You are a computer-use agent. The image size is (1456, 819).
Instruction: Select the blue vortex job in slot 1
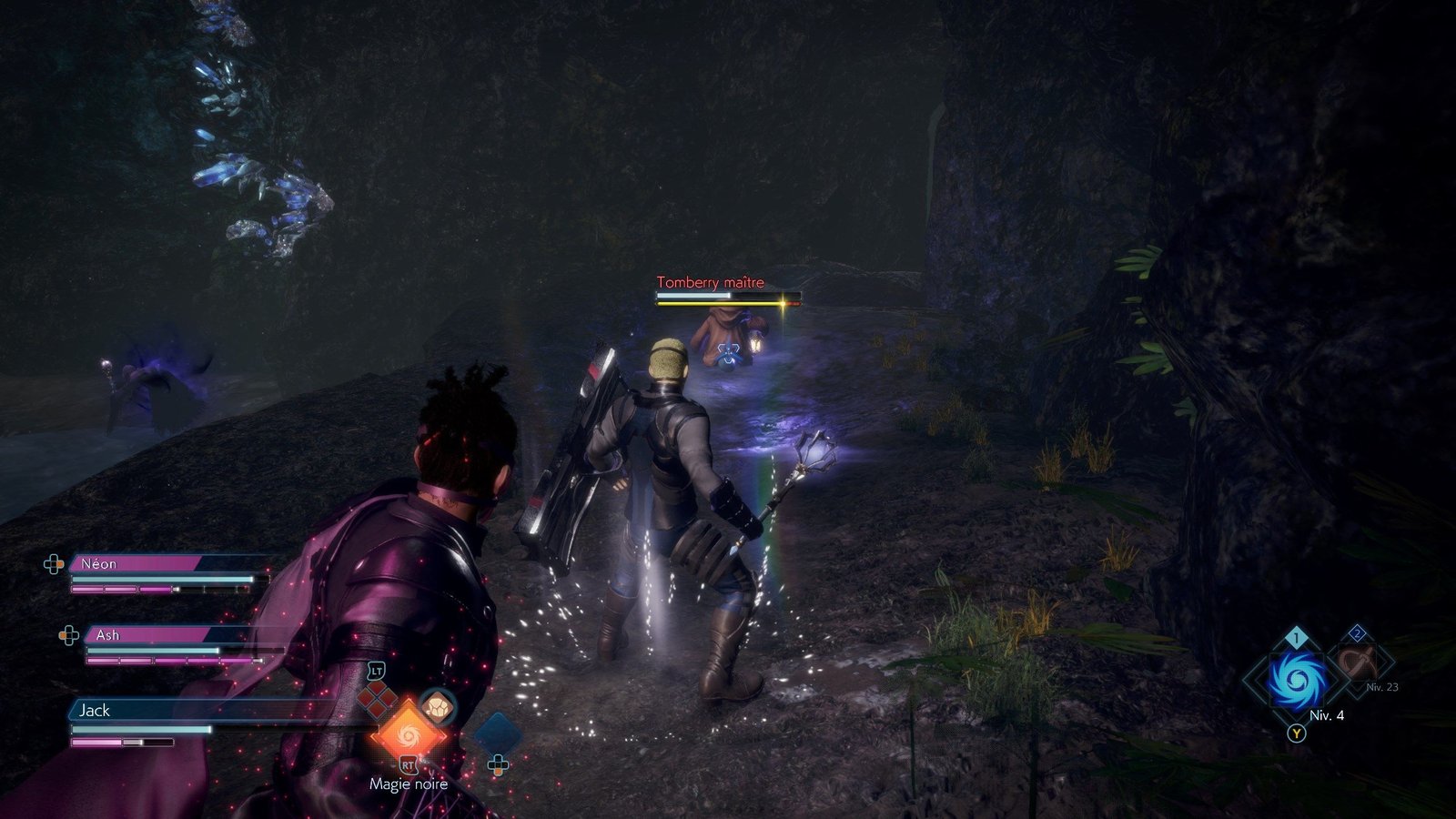pyautogui.click(x=1297, y=680)
